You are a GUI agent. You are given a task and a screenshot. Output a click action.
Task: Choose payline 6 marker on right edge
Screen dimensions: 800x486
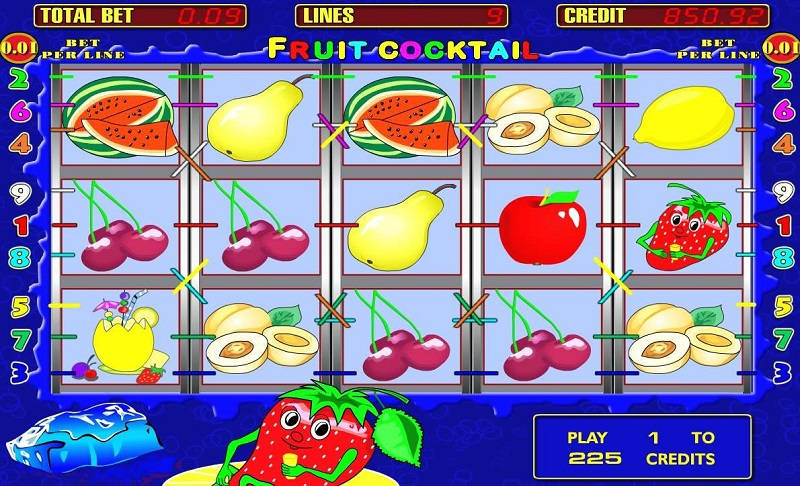780,110
